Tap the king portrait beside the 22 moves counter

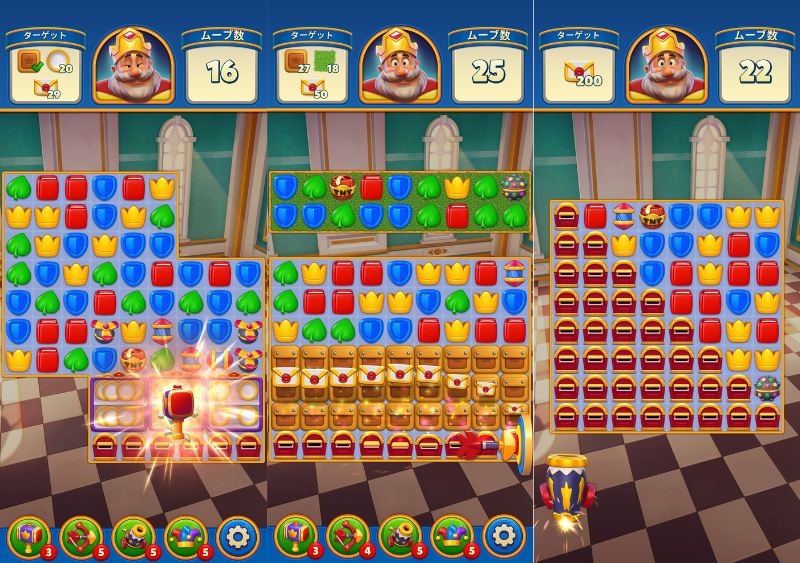667,66
